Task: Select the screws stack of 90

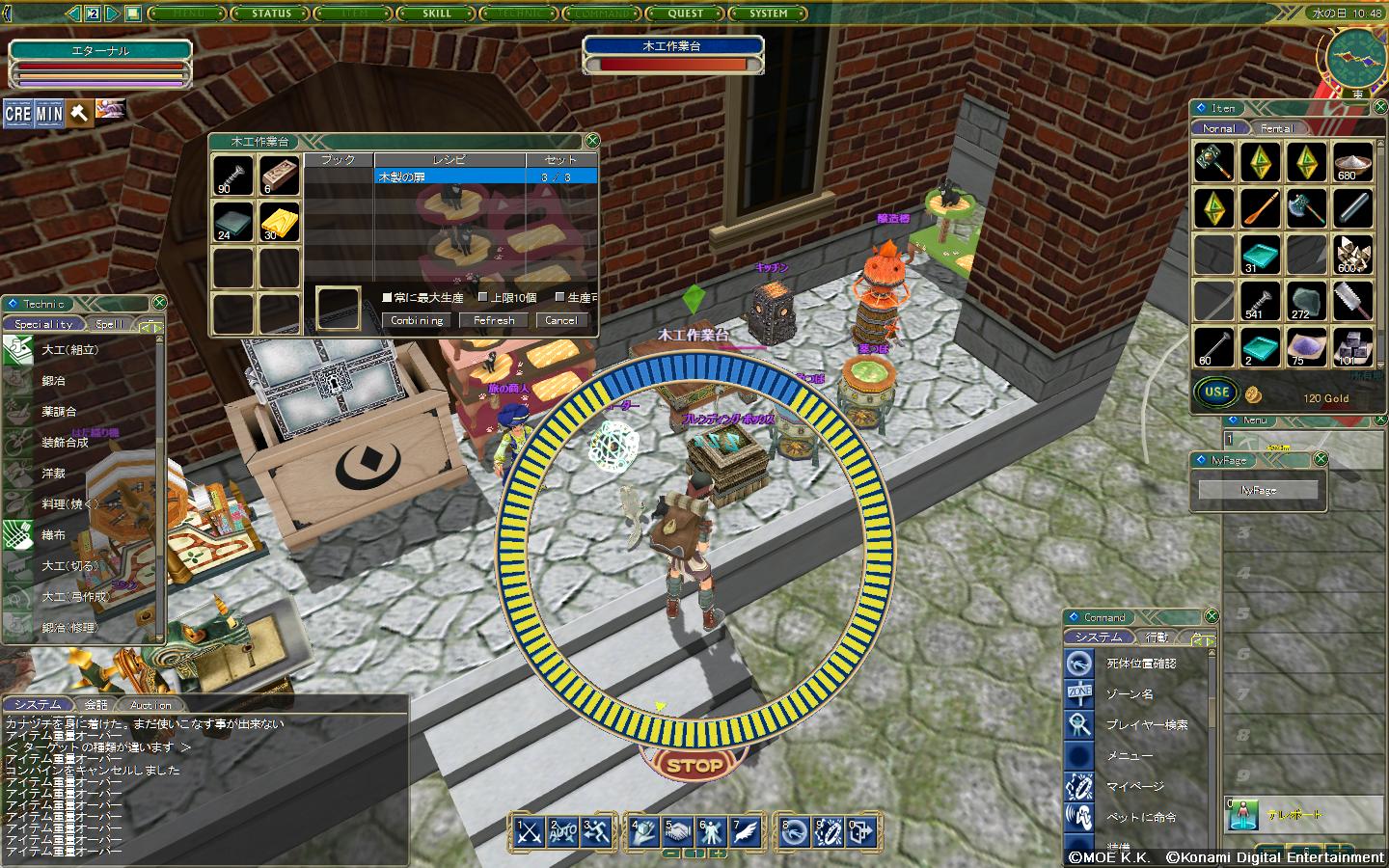Action: coord(233,176)
